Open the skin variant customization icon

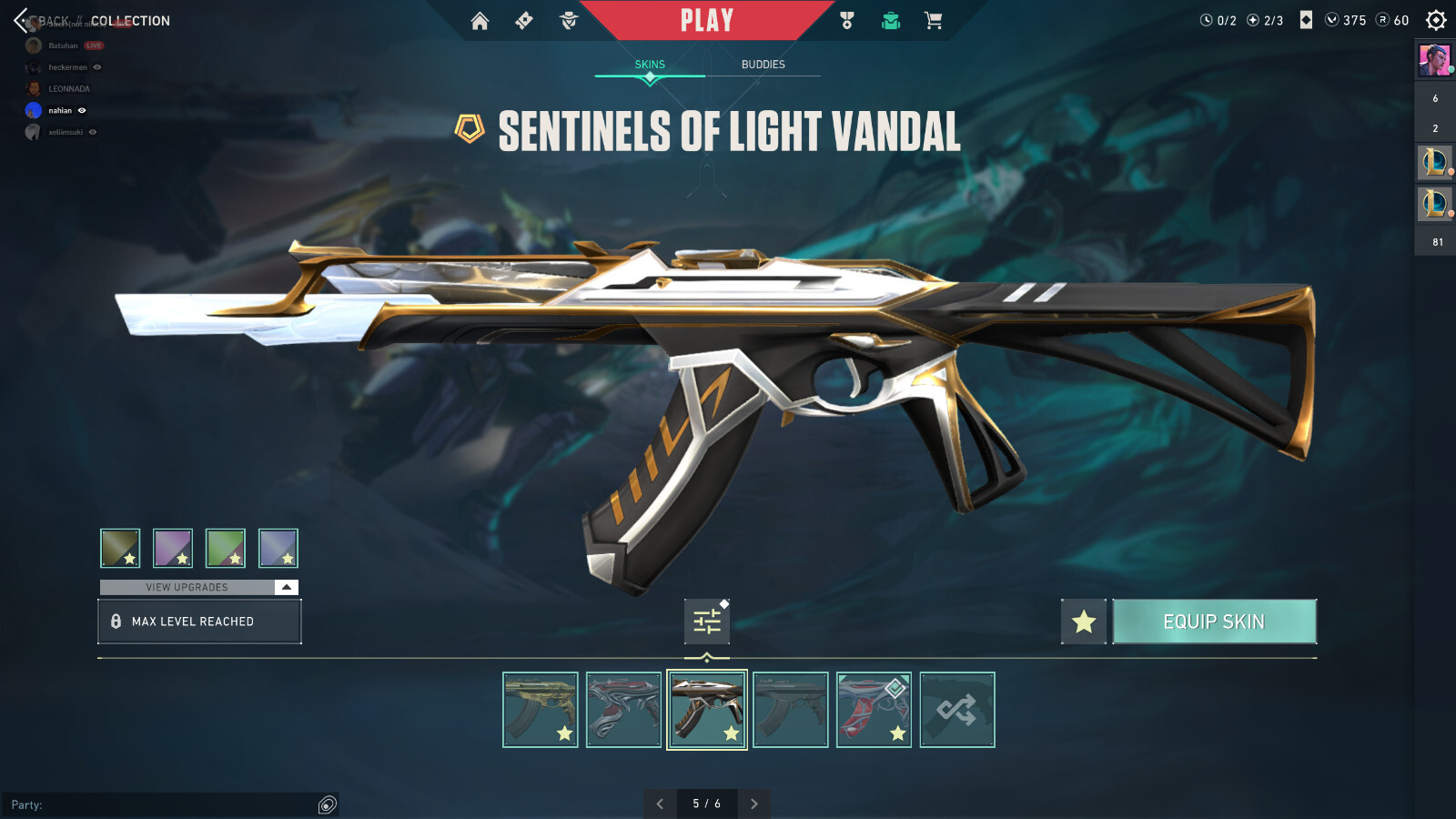pyautogui.click(x=707, y=622)
